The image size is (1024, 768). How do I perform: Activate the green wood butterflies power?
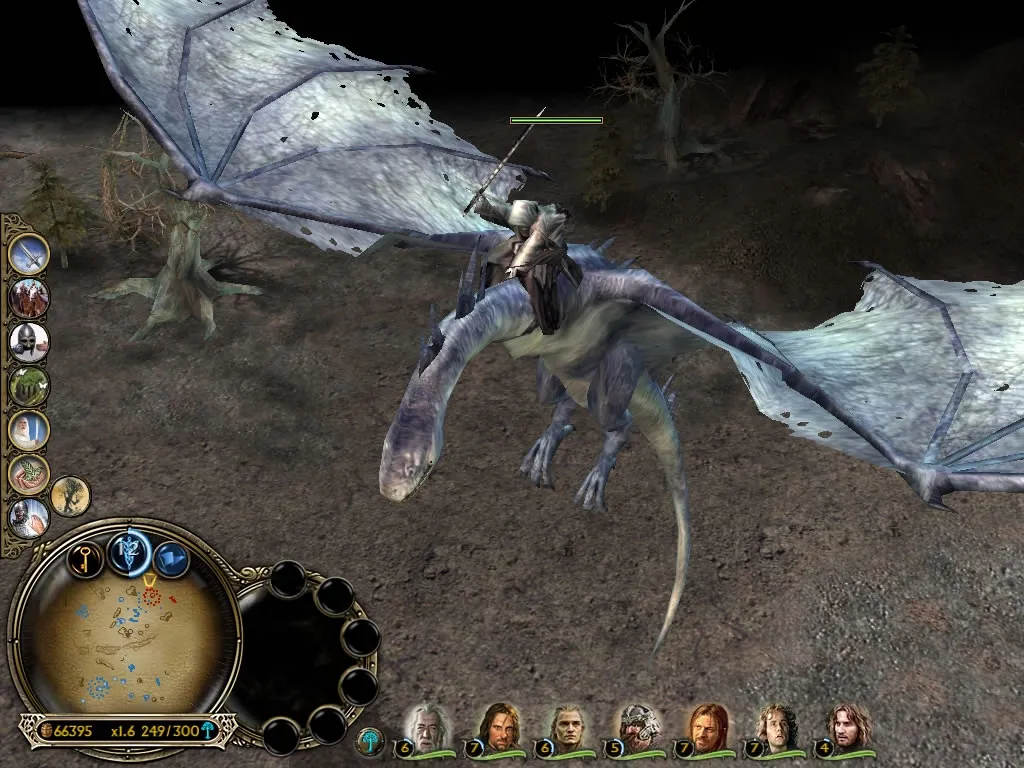point(29,386)
